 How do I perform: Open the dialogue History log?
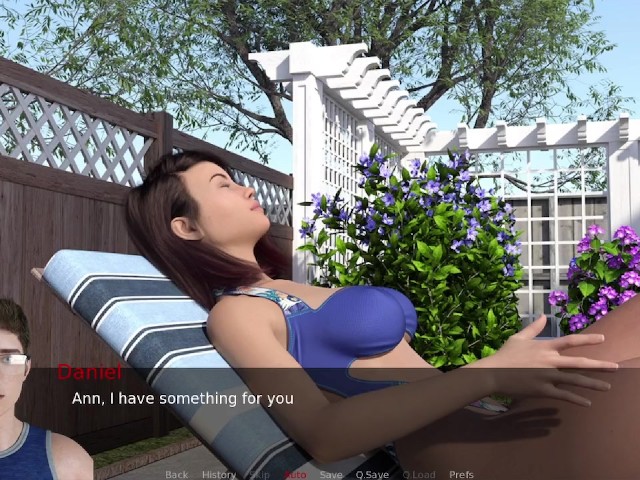(219, 474)
